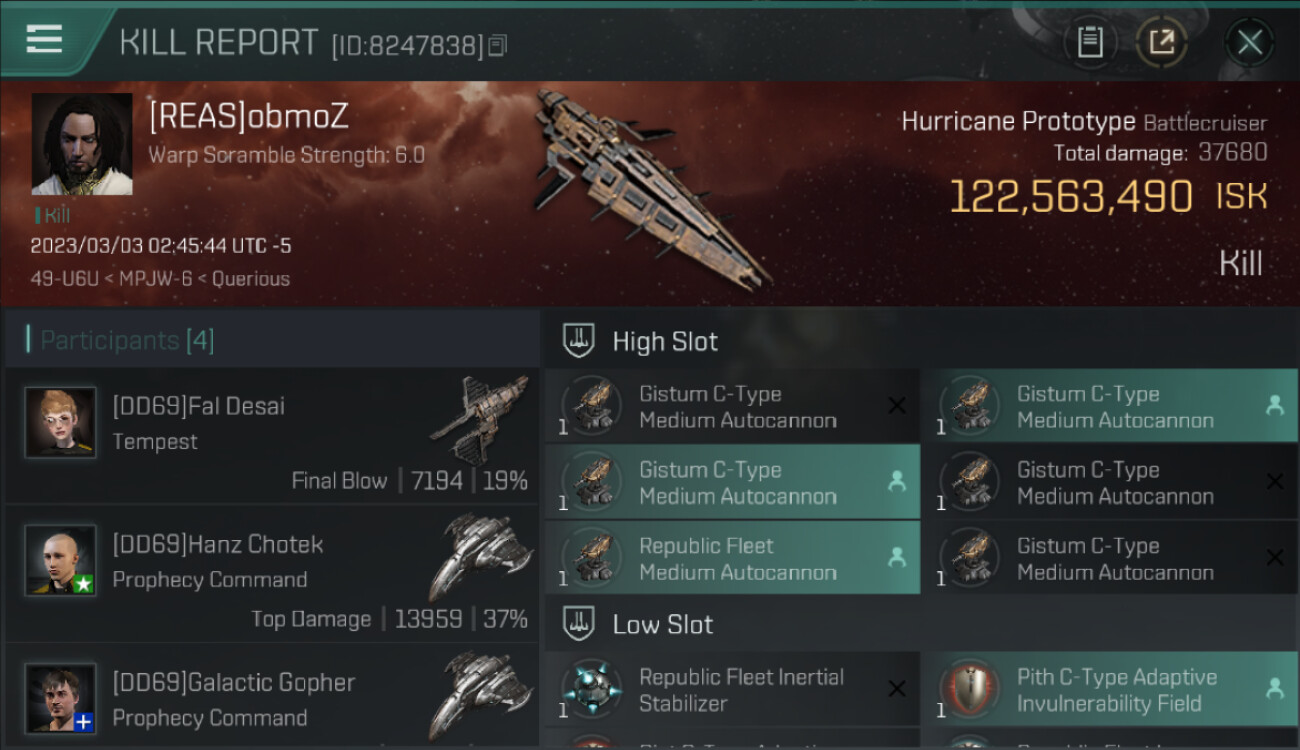Open the hamburger menu
The image size is (1300, 750).
point(45,40)
